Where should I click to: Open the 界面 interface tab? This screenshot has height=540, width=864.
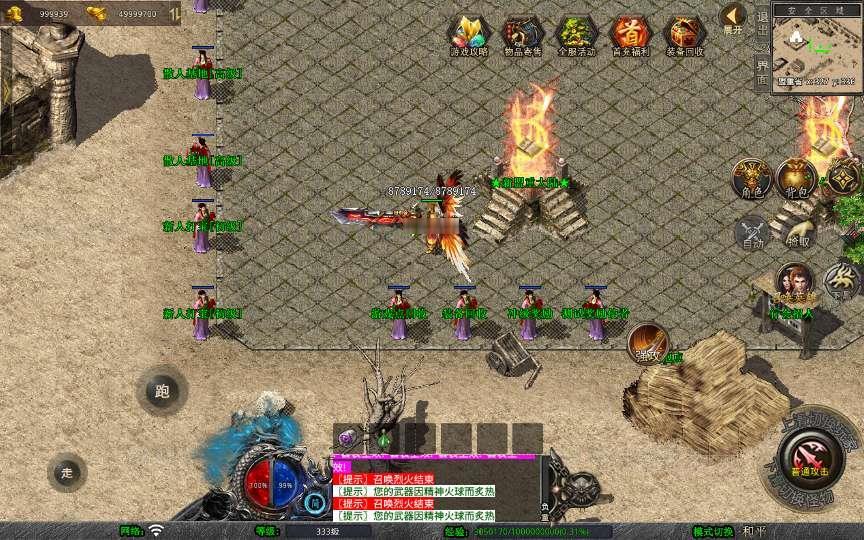[x=762, y=71]
